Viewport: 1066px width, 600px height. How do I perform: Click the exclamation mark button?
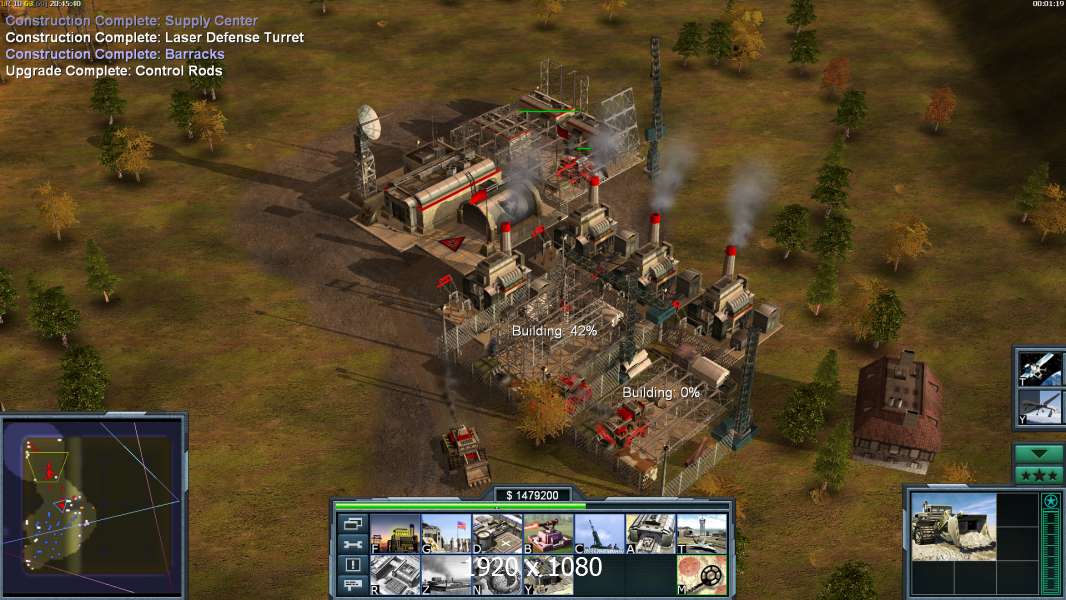(x=352, y=565)
